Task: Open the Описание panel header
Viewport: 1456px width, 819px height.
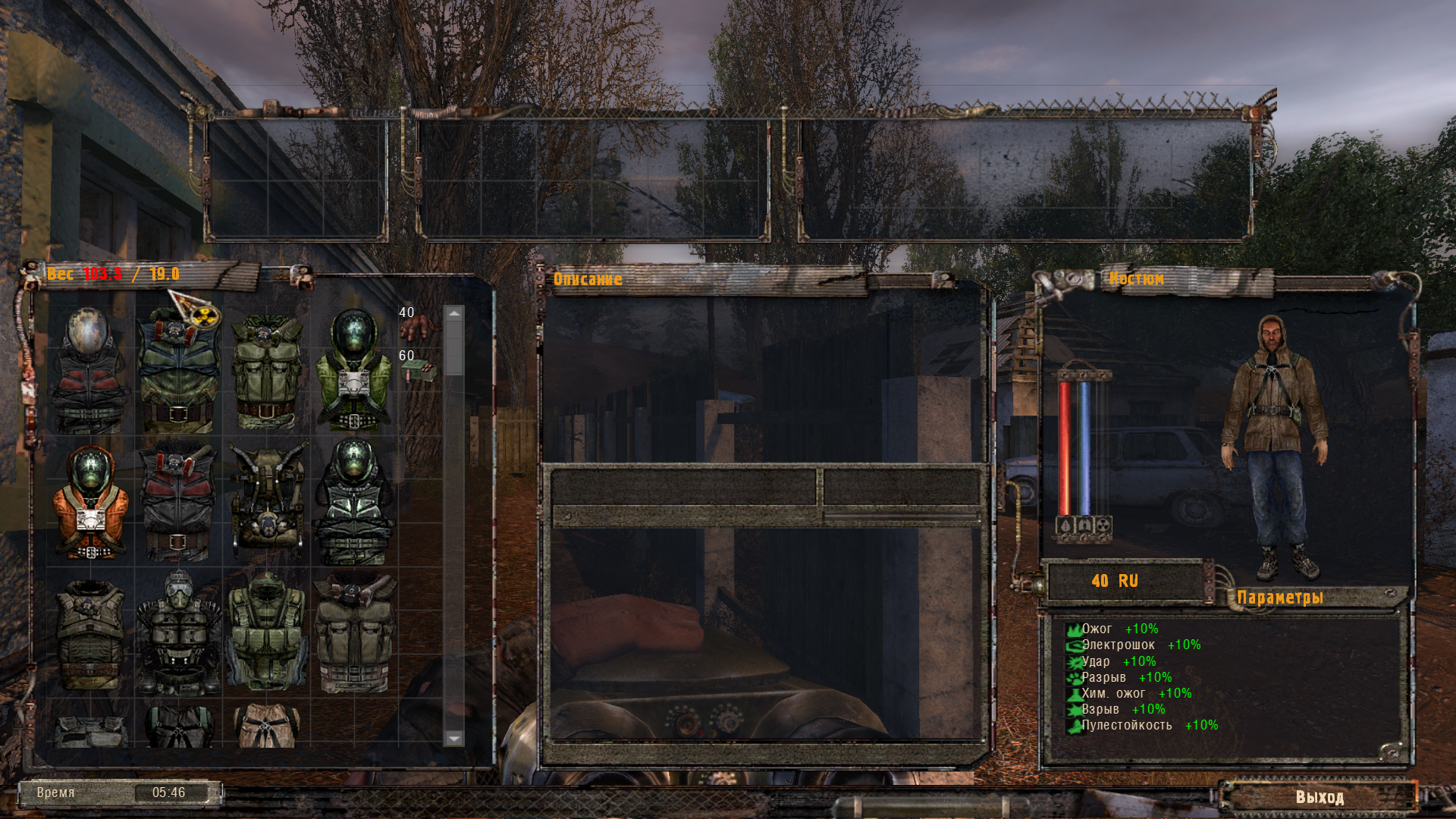Action: coord(588,278)
